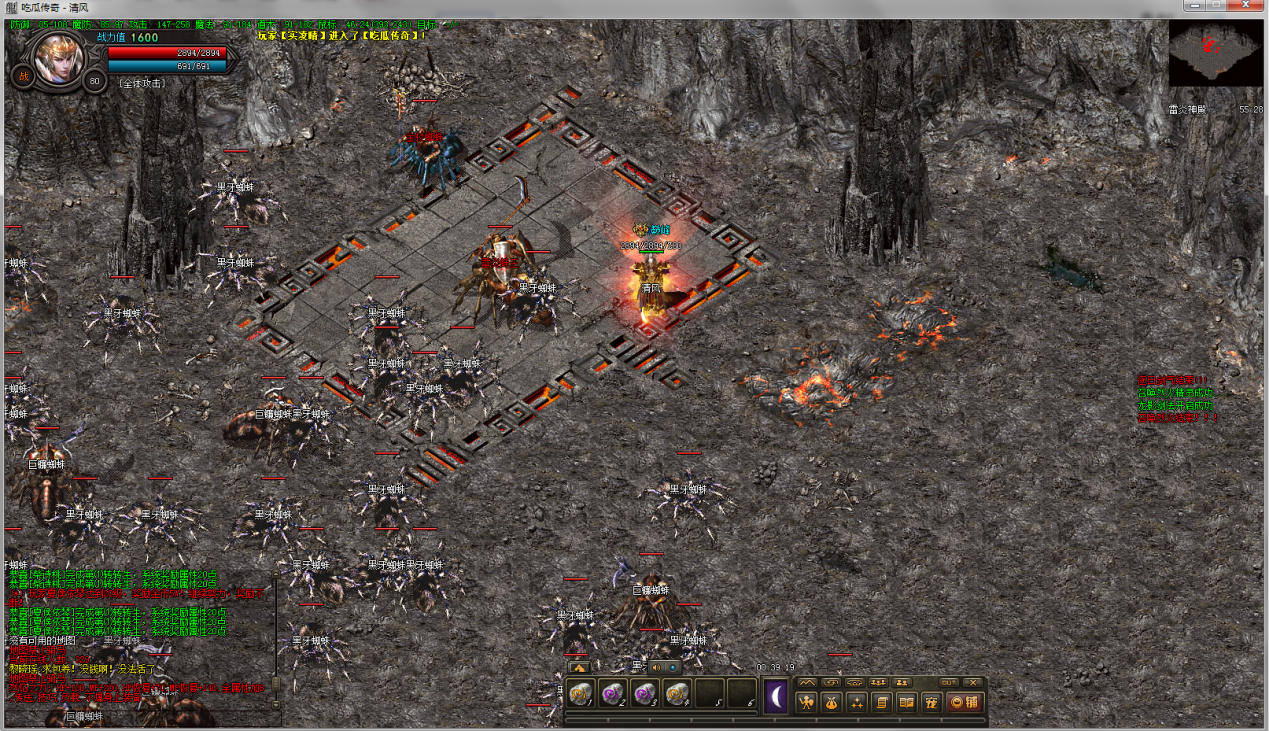Open the three-person group button
The image size is (1269, 731).
point(879,682)
